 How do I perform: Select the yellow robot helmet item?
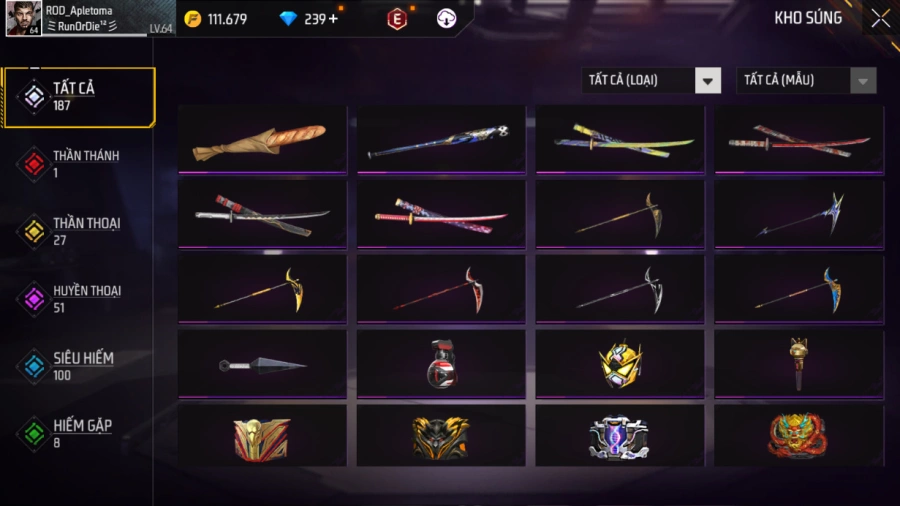click(620, 365)
